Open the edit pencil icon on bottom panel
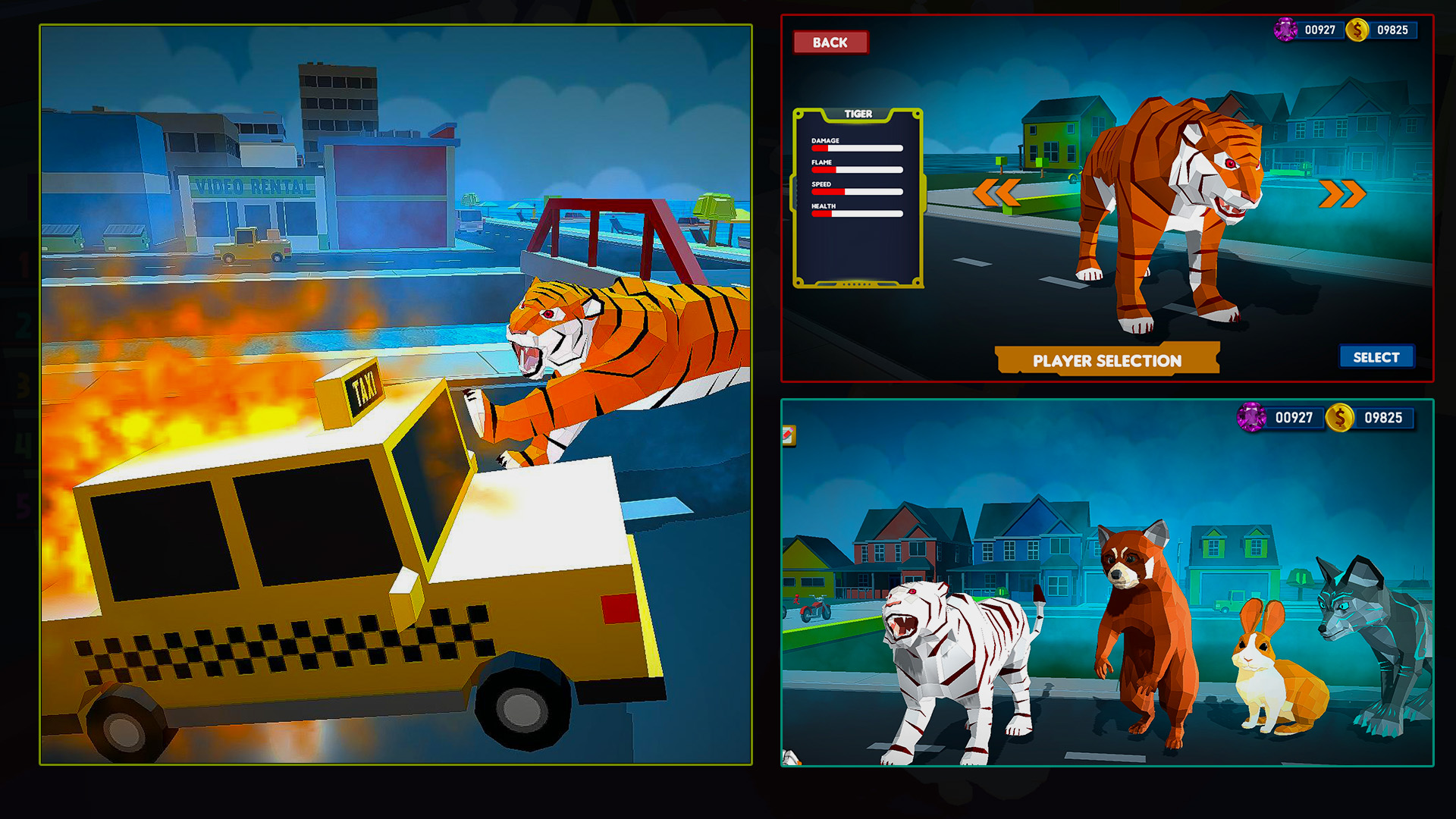This screenshot has height=819, width=1456. tap(789, 436)
